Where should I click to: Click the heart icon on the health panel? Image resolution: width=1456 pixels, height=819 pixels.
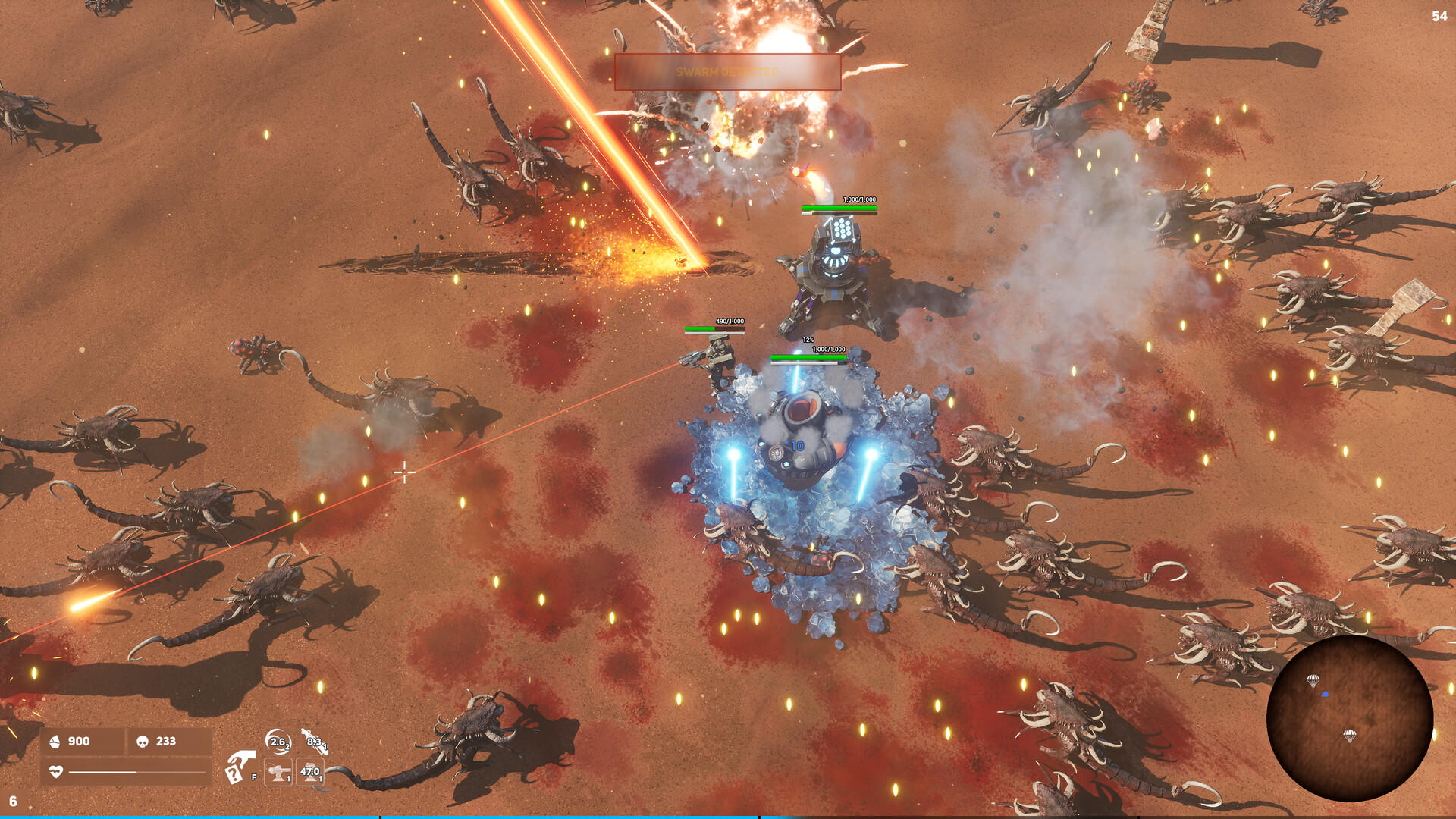(x=56, y=771)
